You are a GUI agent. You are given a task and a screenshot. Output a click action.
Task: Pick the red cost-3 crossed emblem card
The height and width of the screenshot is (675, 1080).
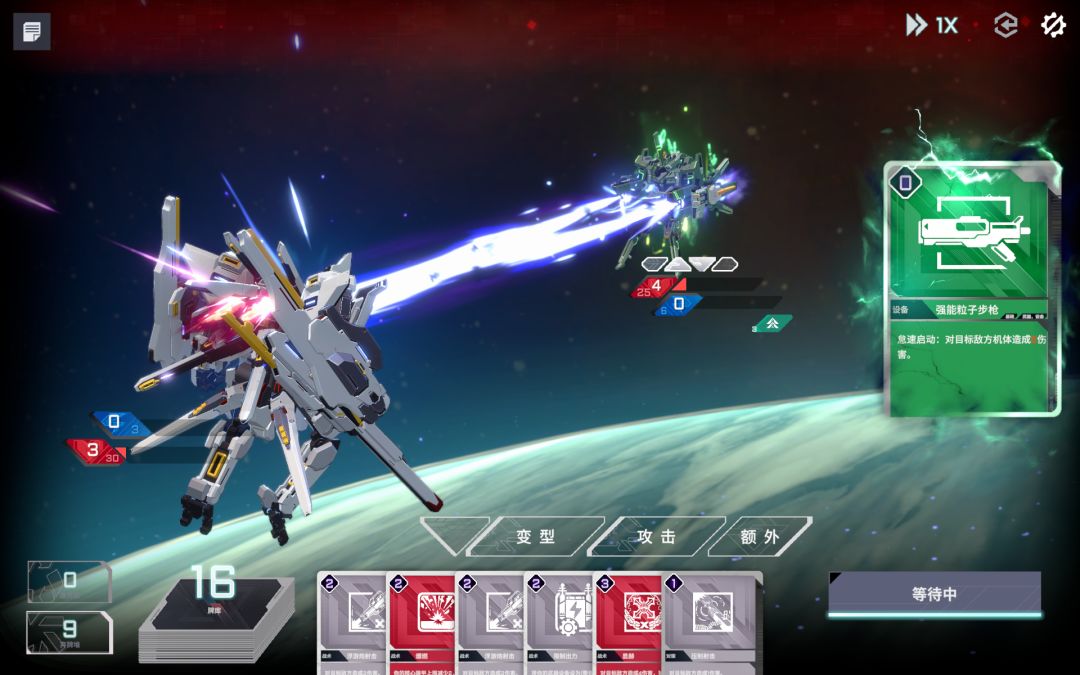coord(632,622)
